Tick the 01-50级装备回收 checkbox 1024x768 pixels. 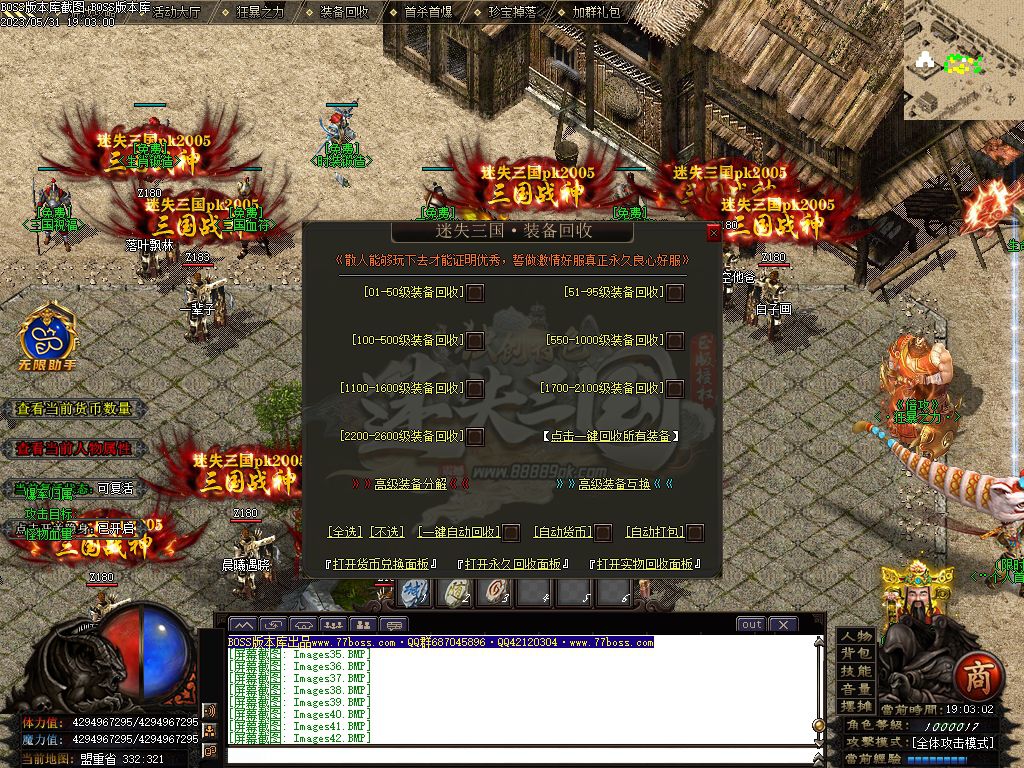(x=476, y=293)
